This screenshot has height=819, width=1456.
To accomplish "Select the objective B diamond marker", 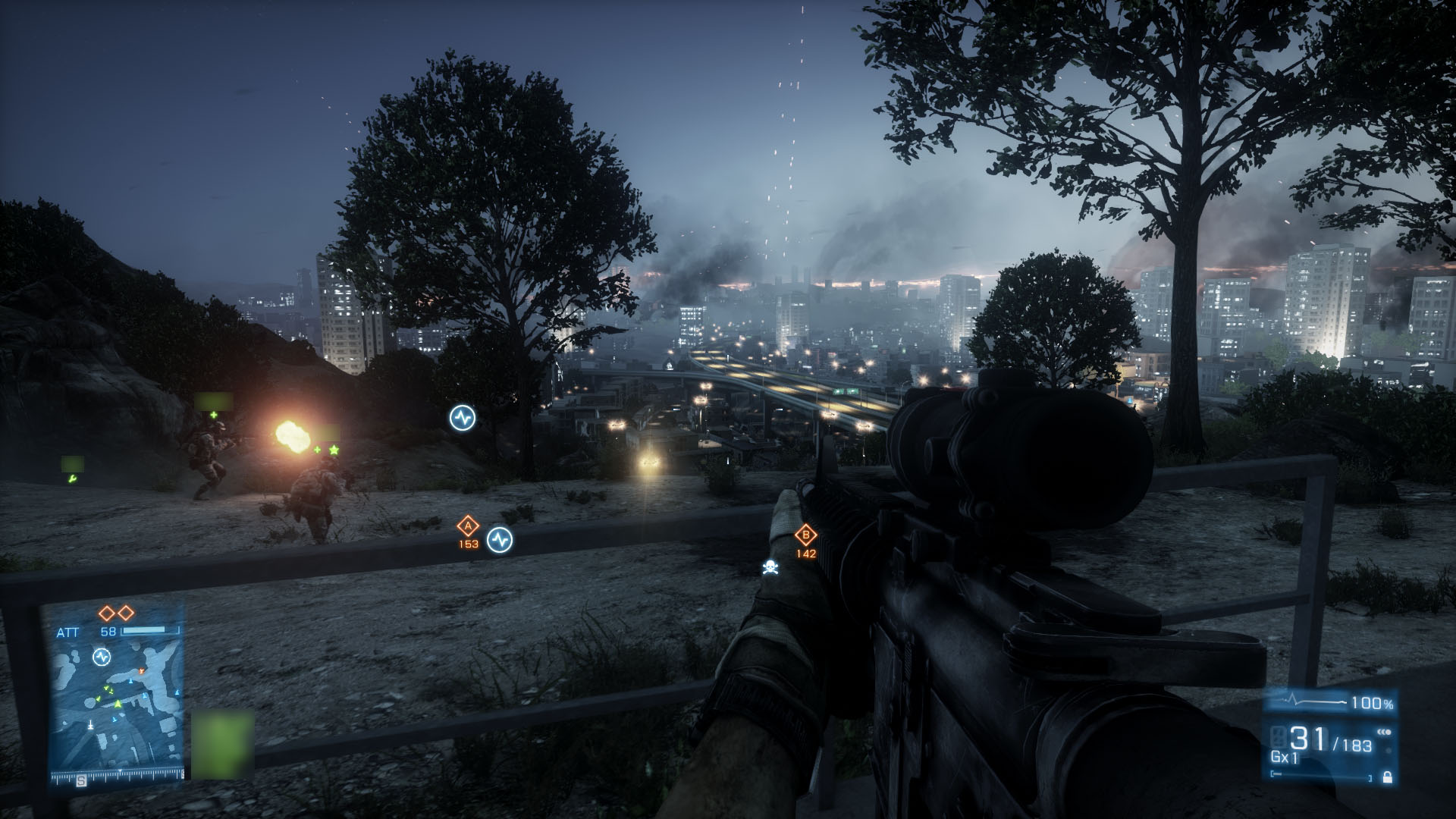I will point(805,536).
